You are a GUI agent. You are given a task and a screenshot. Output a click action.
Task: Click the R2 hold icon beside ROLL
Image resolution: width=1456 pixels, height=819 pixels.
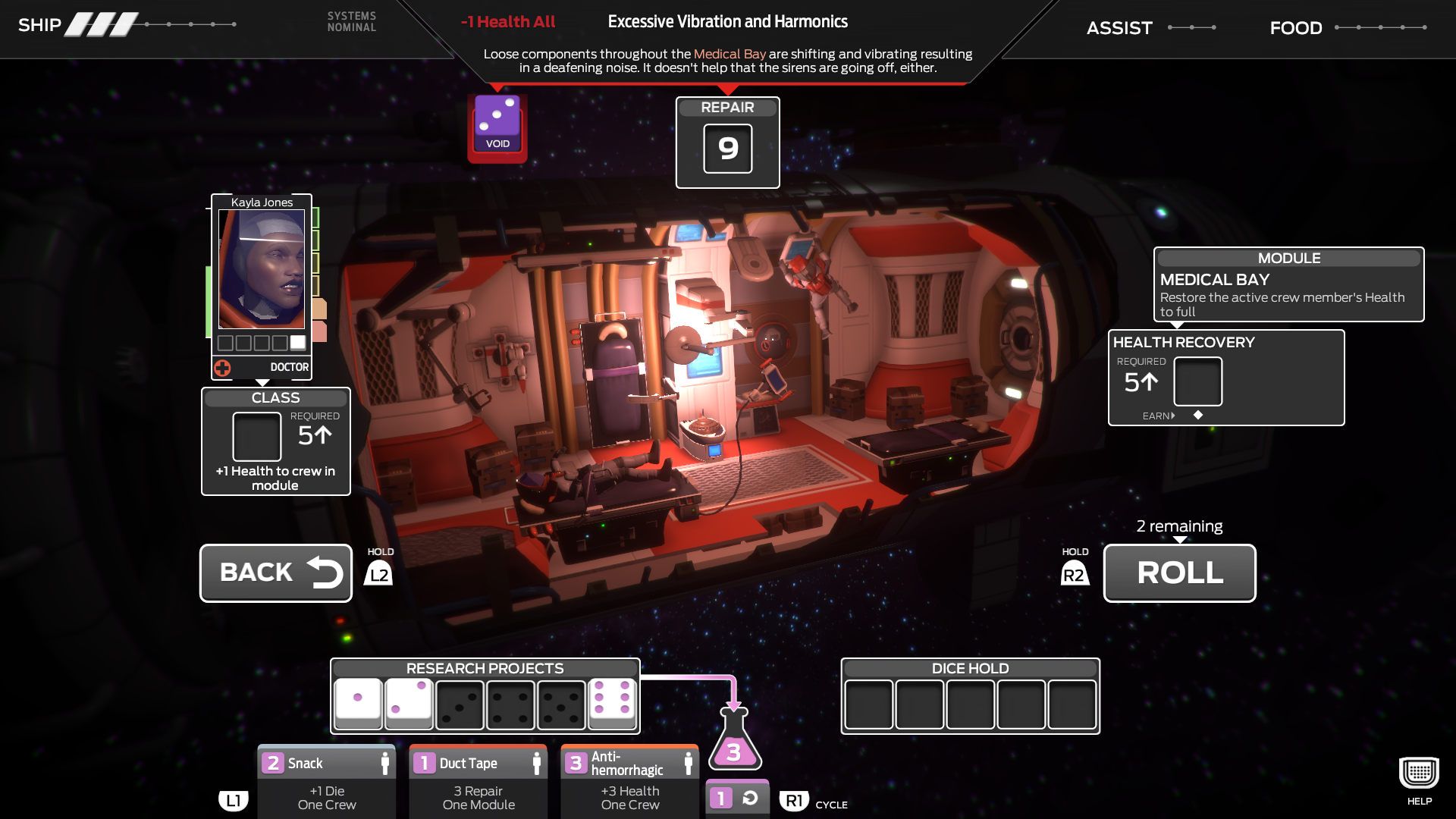click(1075, 573)
